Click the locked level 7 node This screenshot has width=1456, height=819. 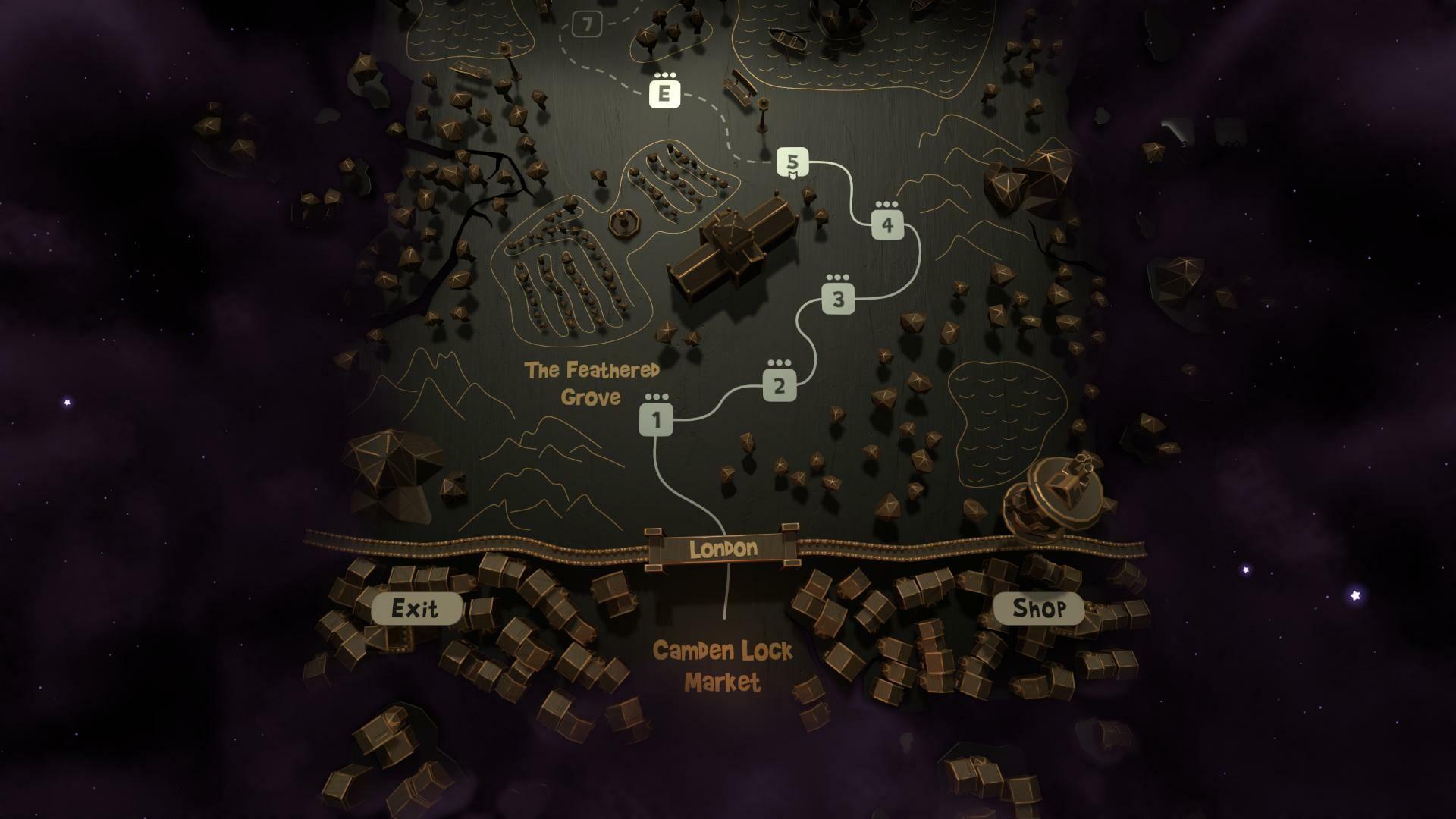click(x=586, y=25)
